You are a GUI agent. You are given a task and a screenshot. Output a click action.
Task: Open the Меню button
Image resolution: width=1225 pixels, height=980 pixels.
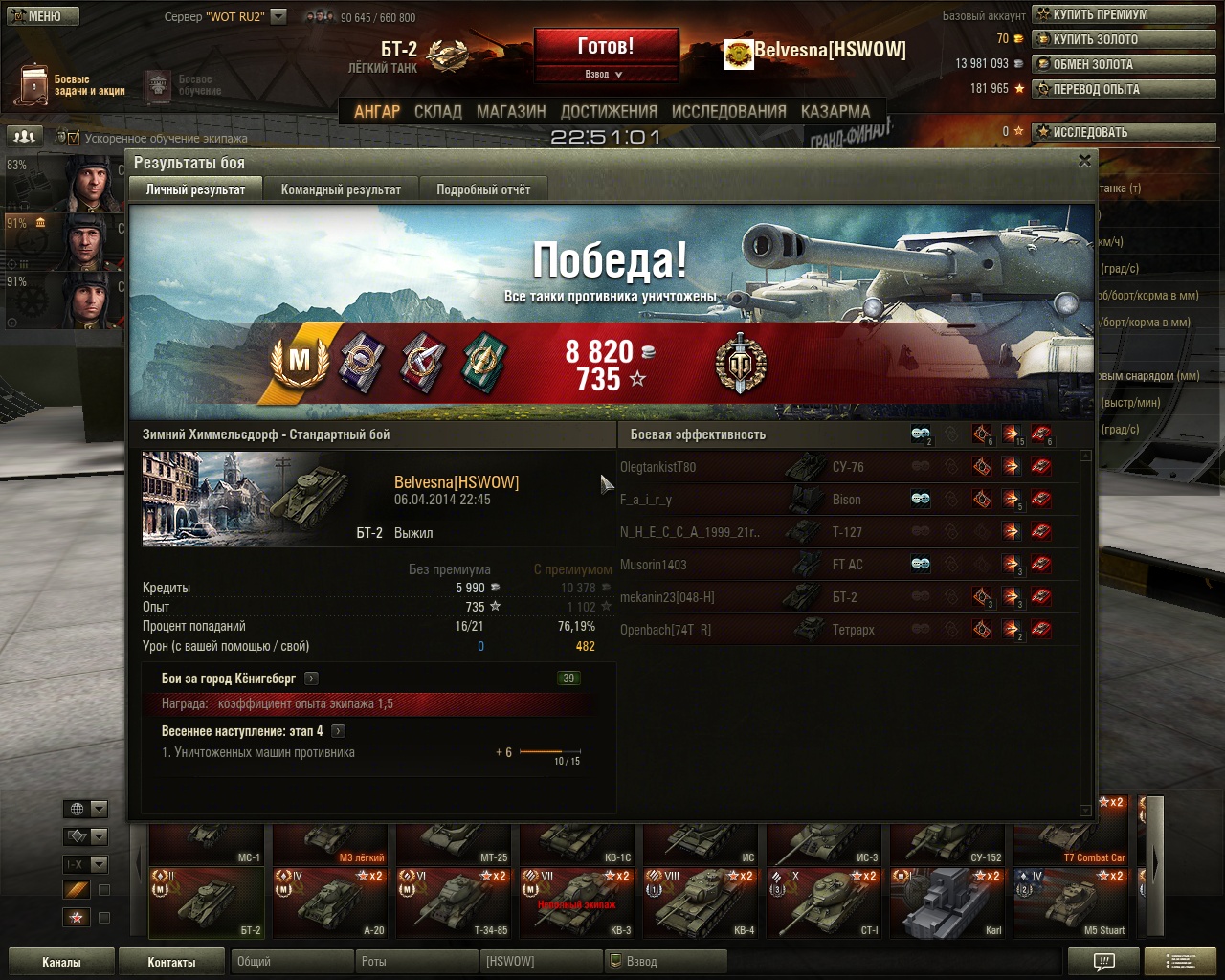tap(40, 16)
